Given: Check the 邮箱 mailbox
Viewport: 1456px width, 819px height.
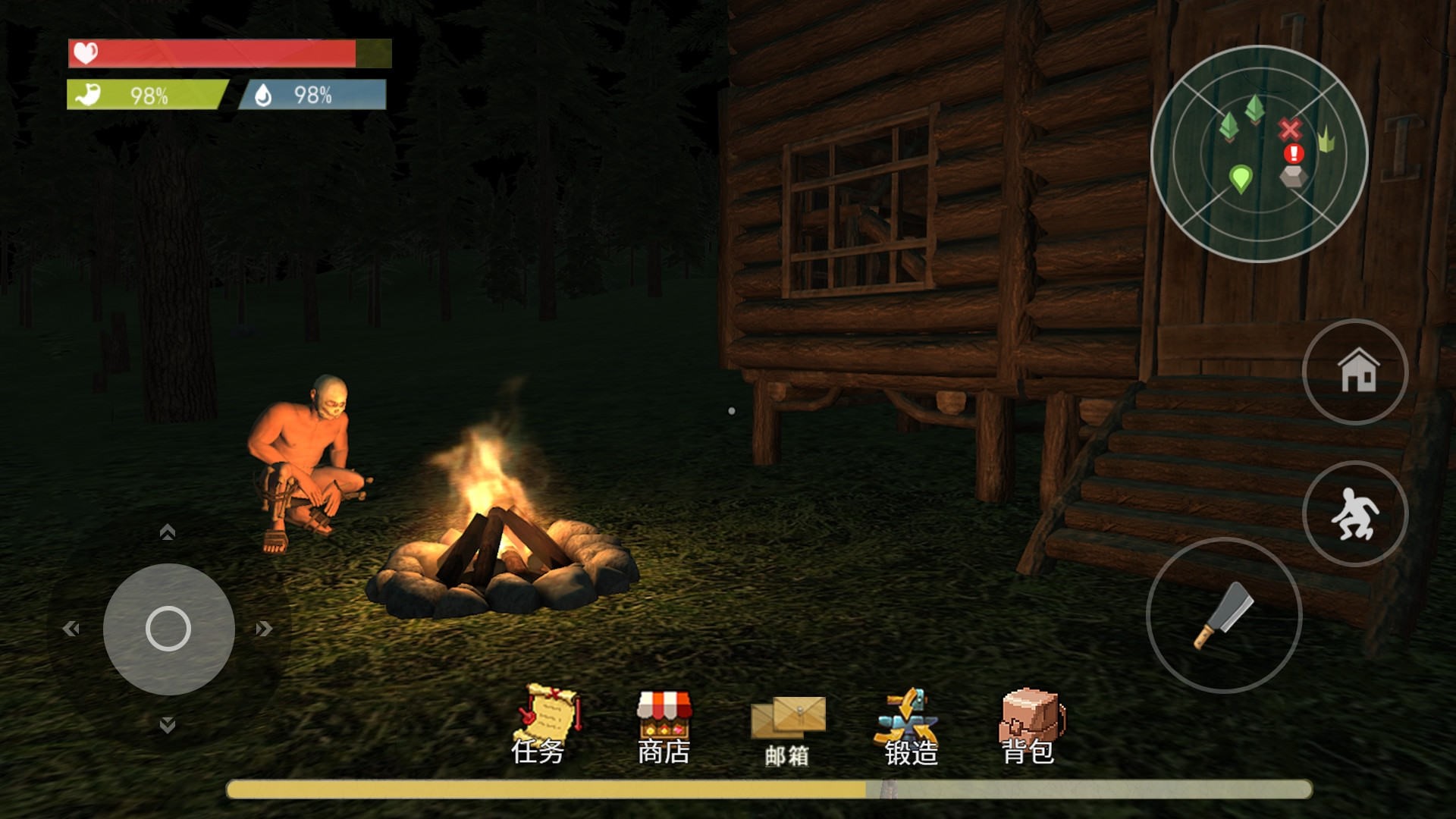Looking at the screenshot, I should (x=788, y=728).
